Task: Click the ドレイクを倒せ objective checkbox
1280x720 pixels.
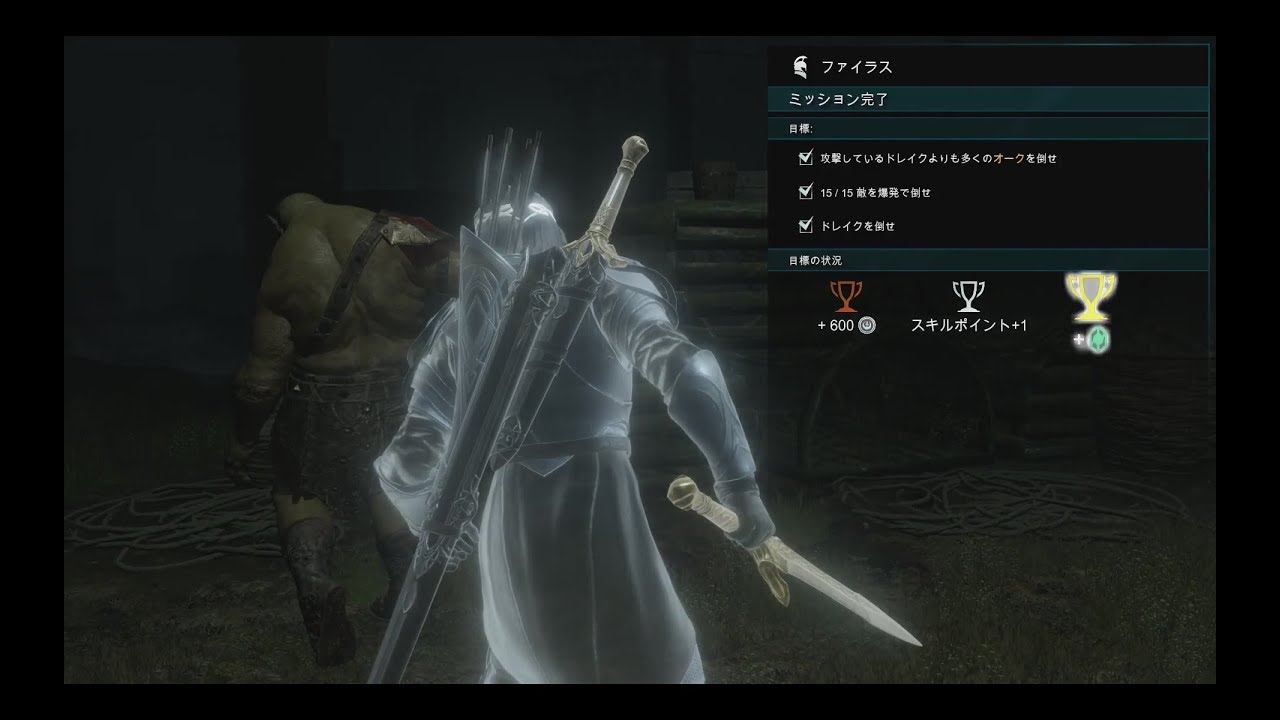Action: pos(806,226)
